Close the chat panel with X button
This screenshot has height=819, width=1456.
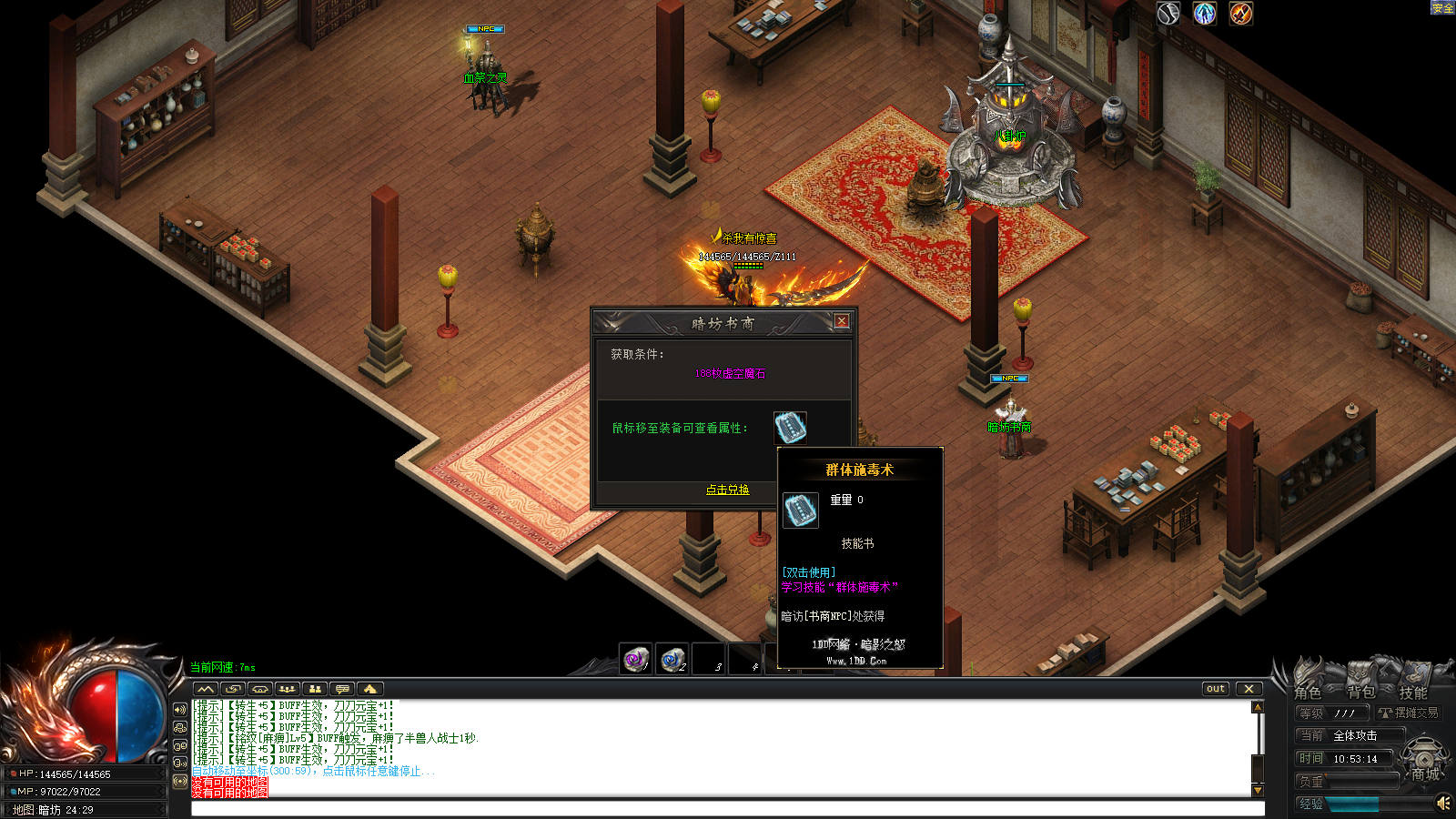(1249, 689)
